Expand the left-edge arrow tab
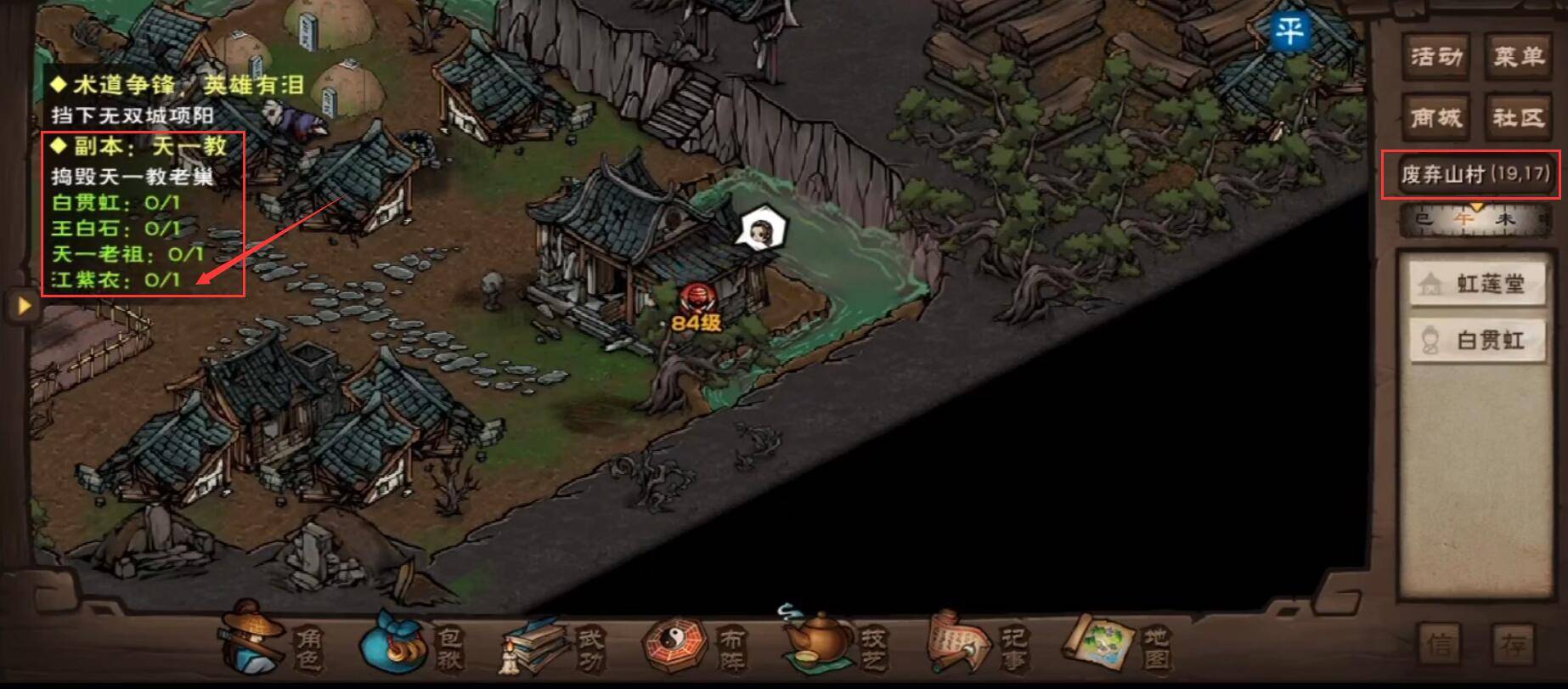The width and height of the screenshot is (1568, 689). 24,304
